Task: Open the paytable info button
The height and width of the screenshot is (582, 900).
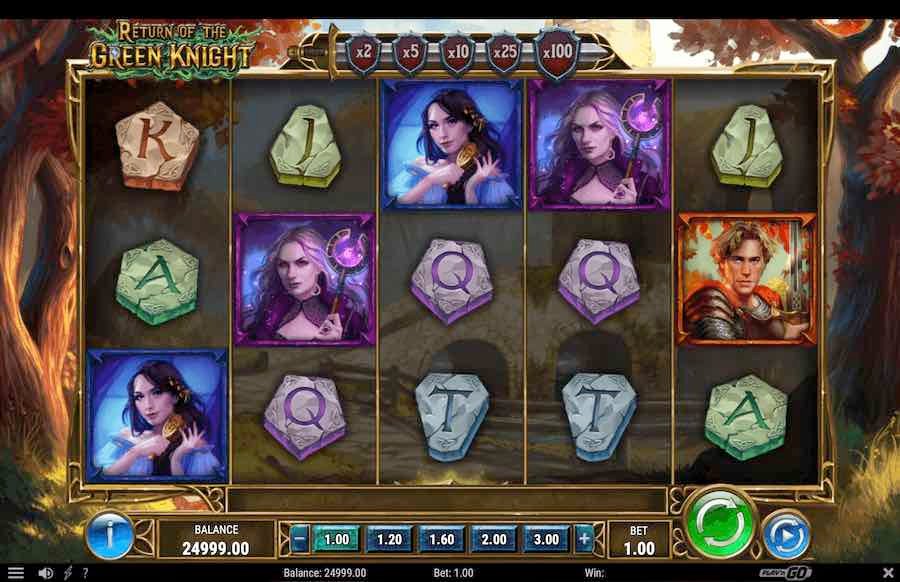Action: click(x=108, y=535)
